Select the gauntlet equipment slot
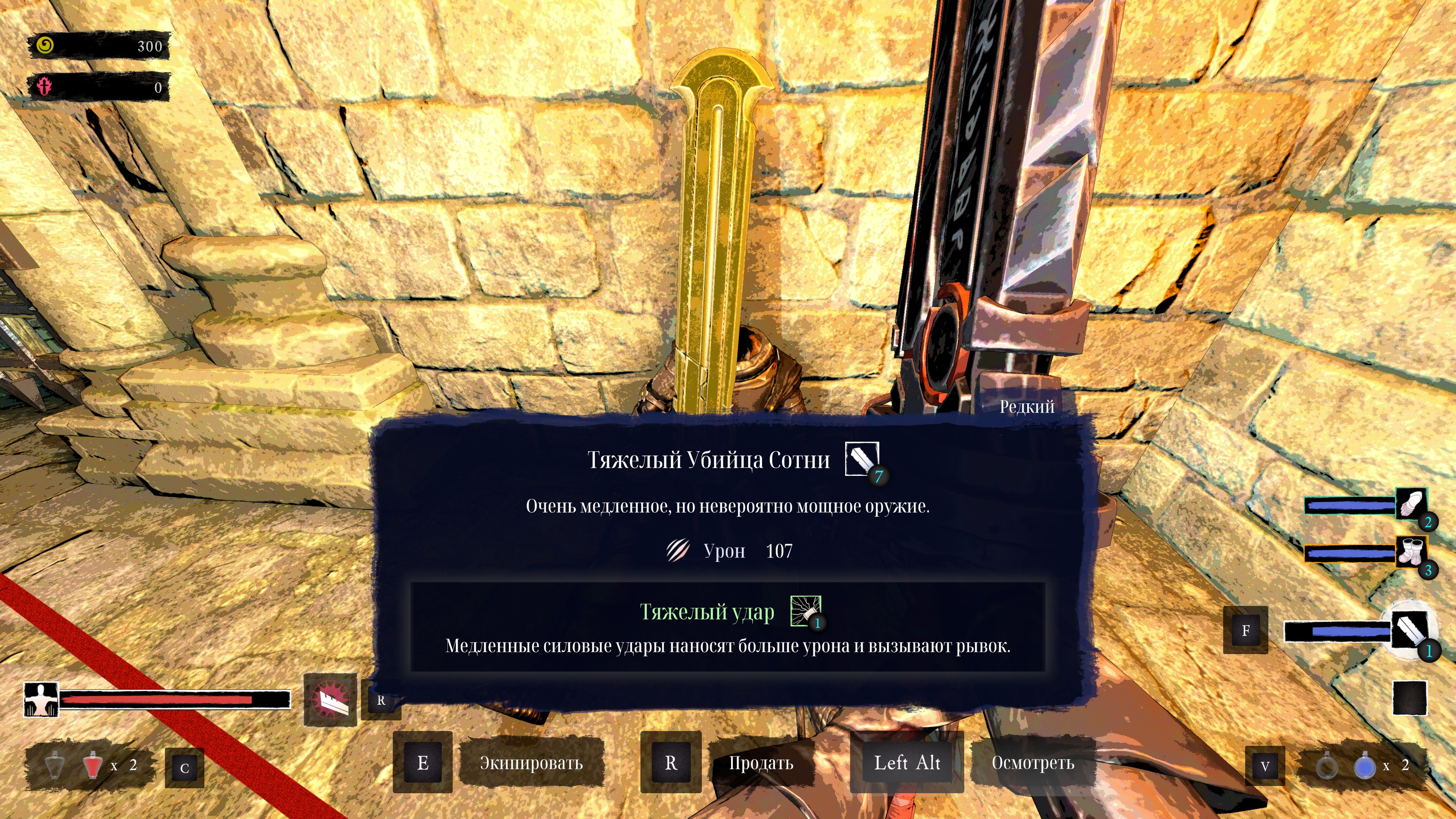 [1411, 503]
